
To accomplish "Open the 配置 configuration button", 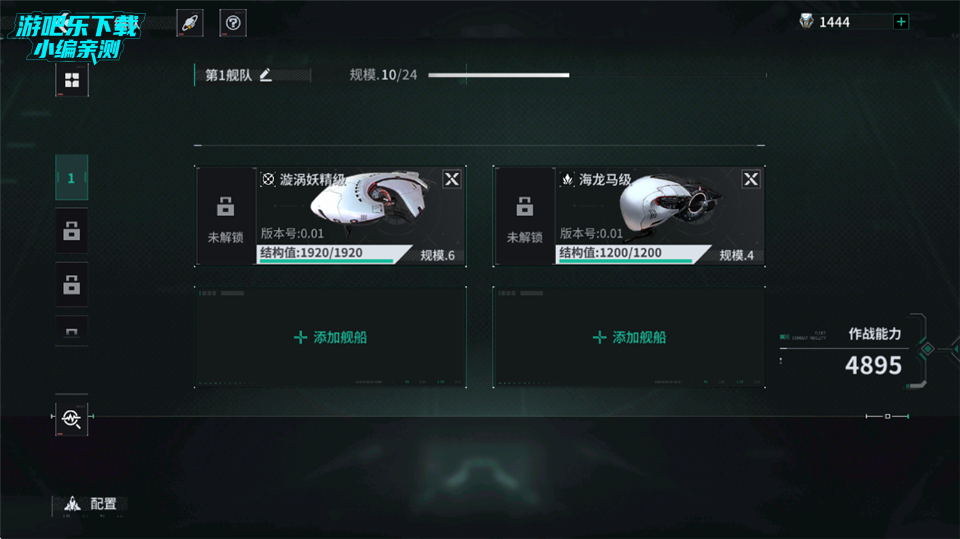I will click(90, 504).
